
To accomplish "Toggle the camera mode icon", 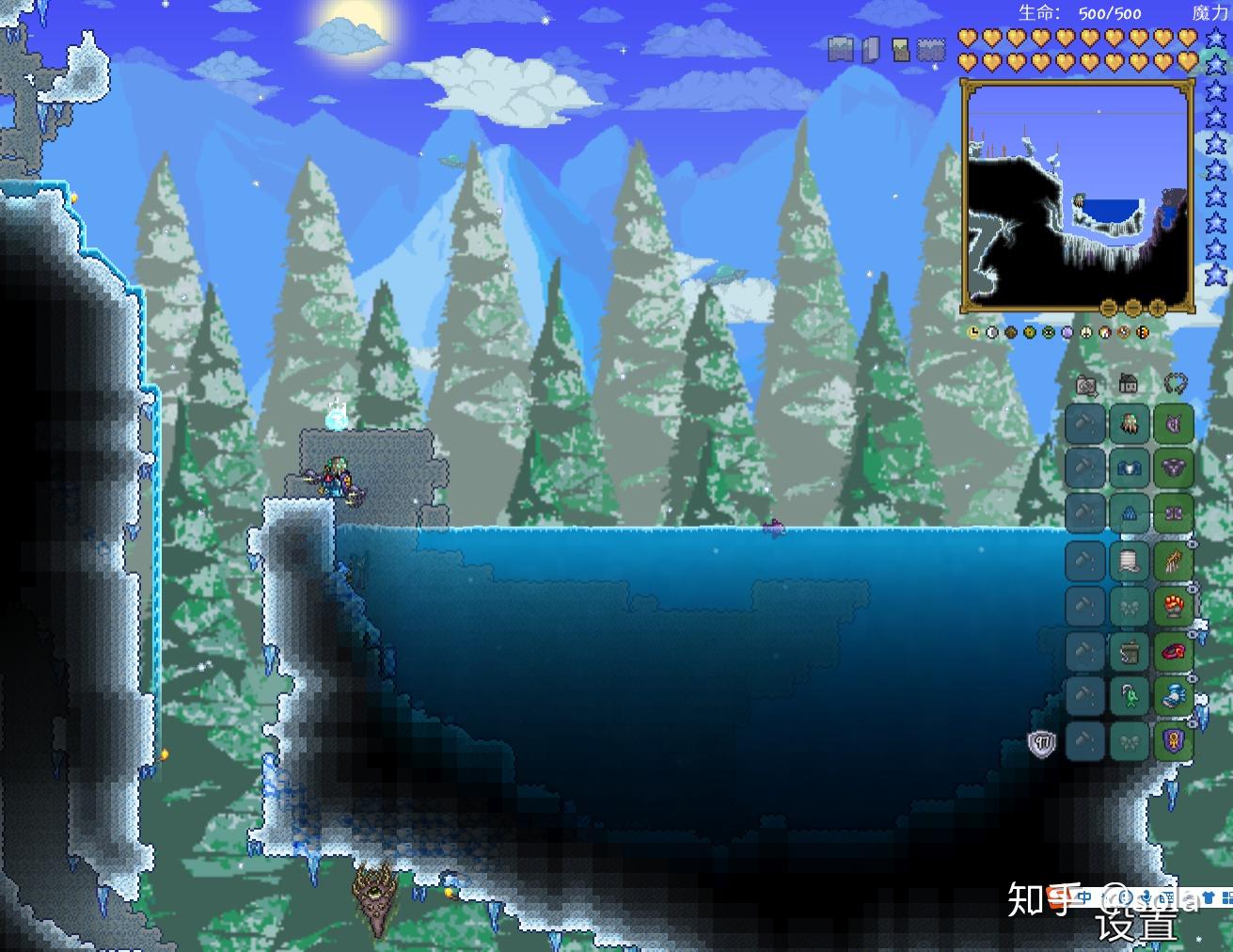I will pos(1086,385).
